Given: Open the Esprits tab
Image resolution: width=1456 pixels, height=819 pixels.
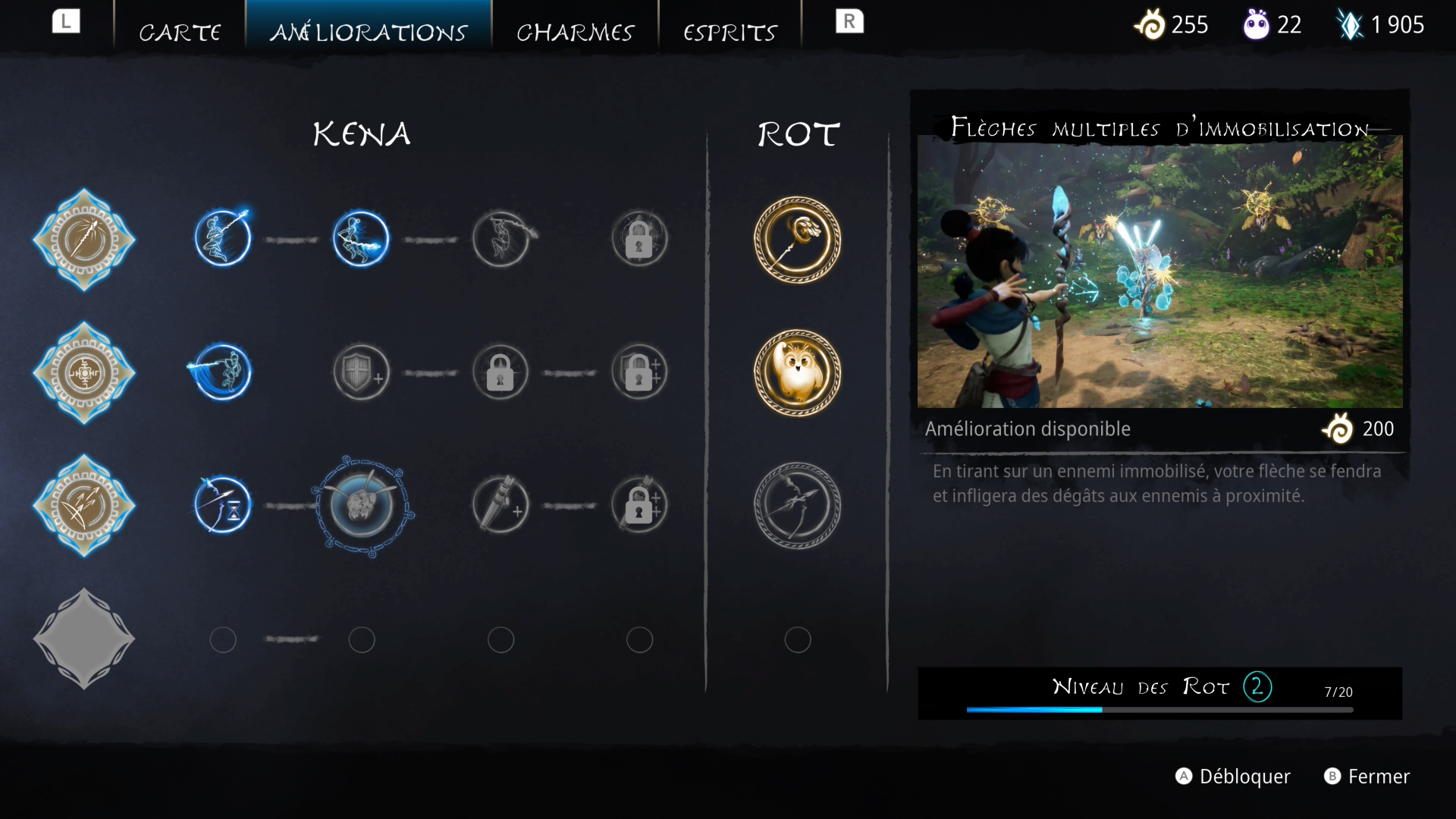Looking at the screenshot, I should (x=730, y=32).
